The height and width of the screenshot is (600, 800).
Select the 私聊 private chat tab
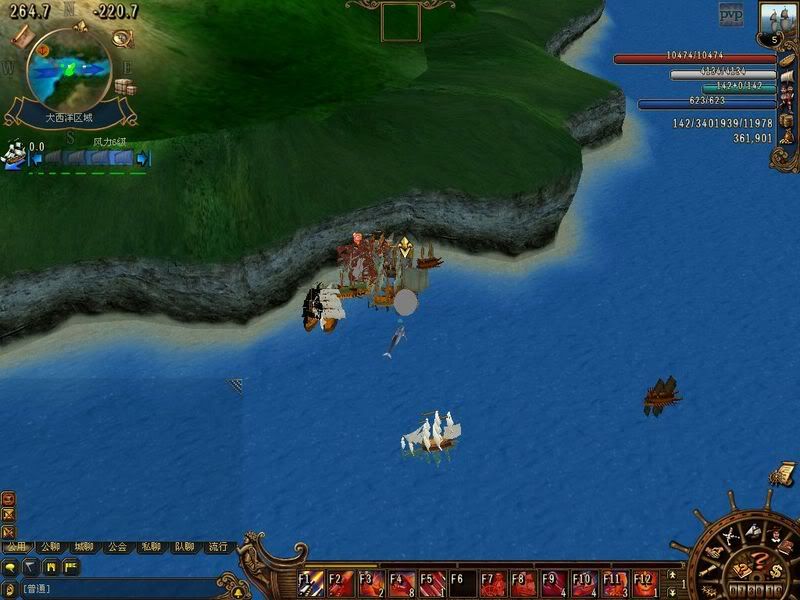click(151, 547)
